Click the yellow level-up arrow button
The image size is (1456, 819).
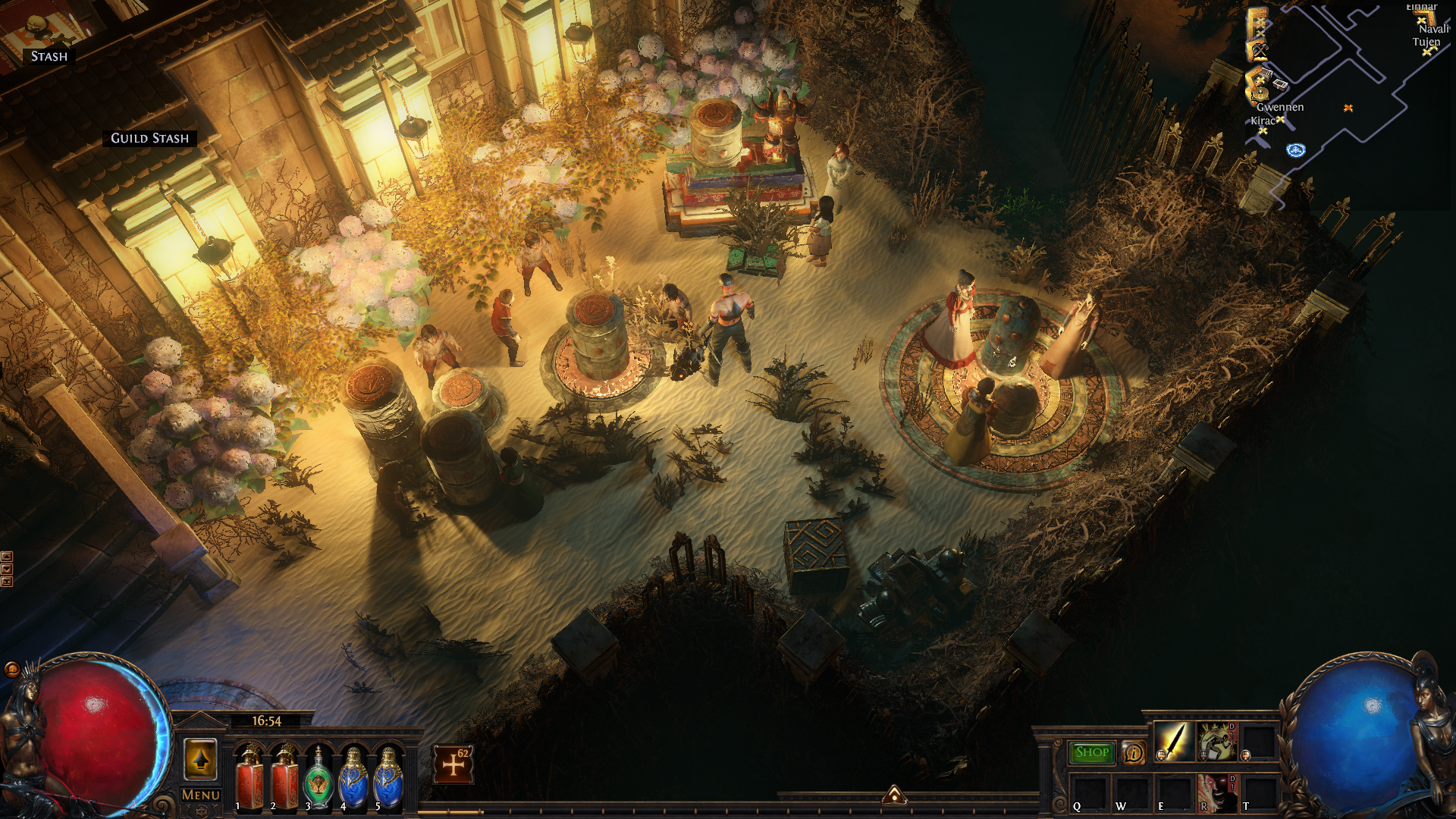201,759
